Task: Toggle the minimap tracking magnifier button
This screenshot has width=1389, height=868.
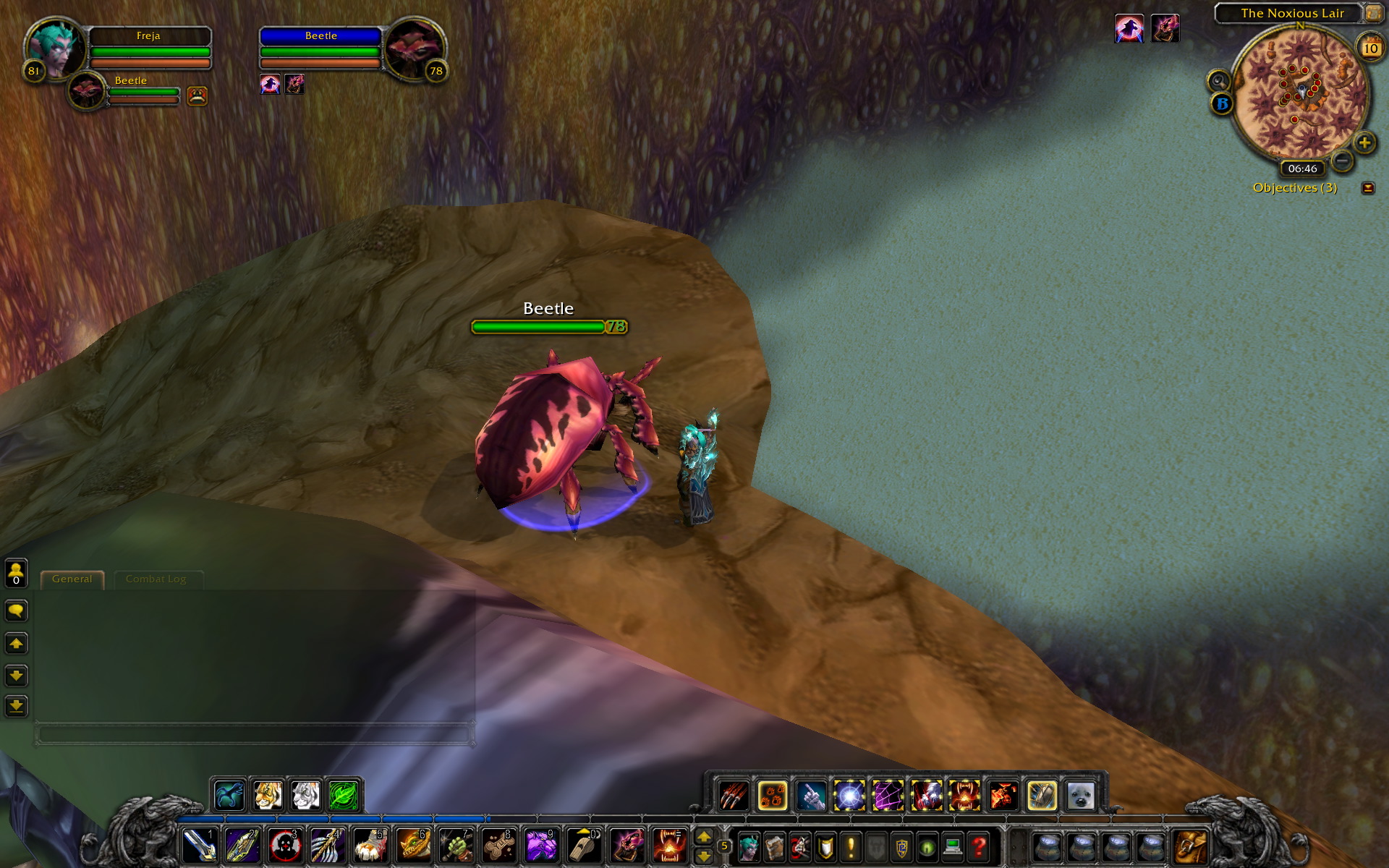Action: tap(1218, 80)
